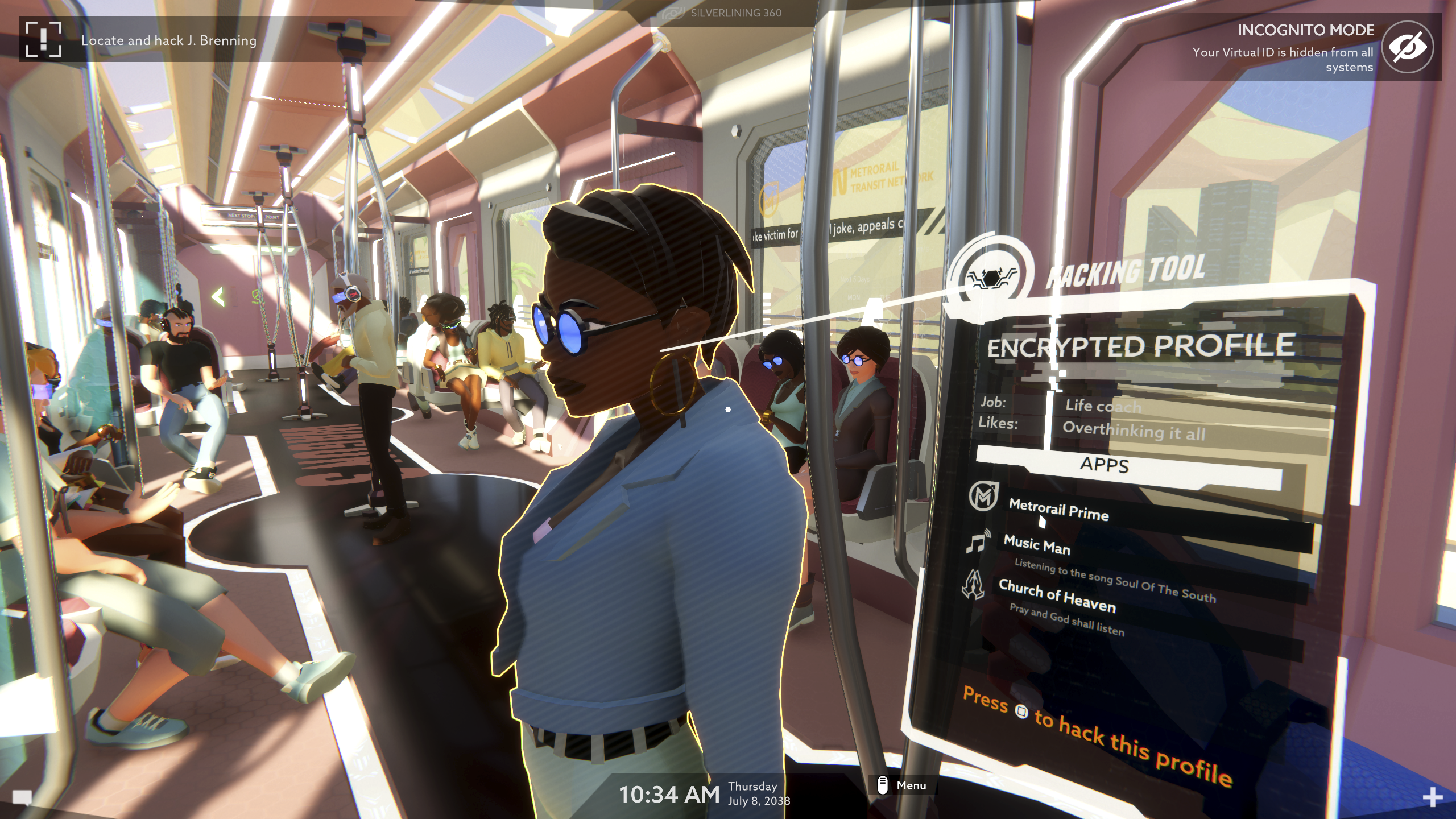Image resolution: width=1456 pixels, height=819 pixels.
Task: Toggle the Incognito Mode eye icon
Action: (x=1408, y=47)
